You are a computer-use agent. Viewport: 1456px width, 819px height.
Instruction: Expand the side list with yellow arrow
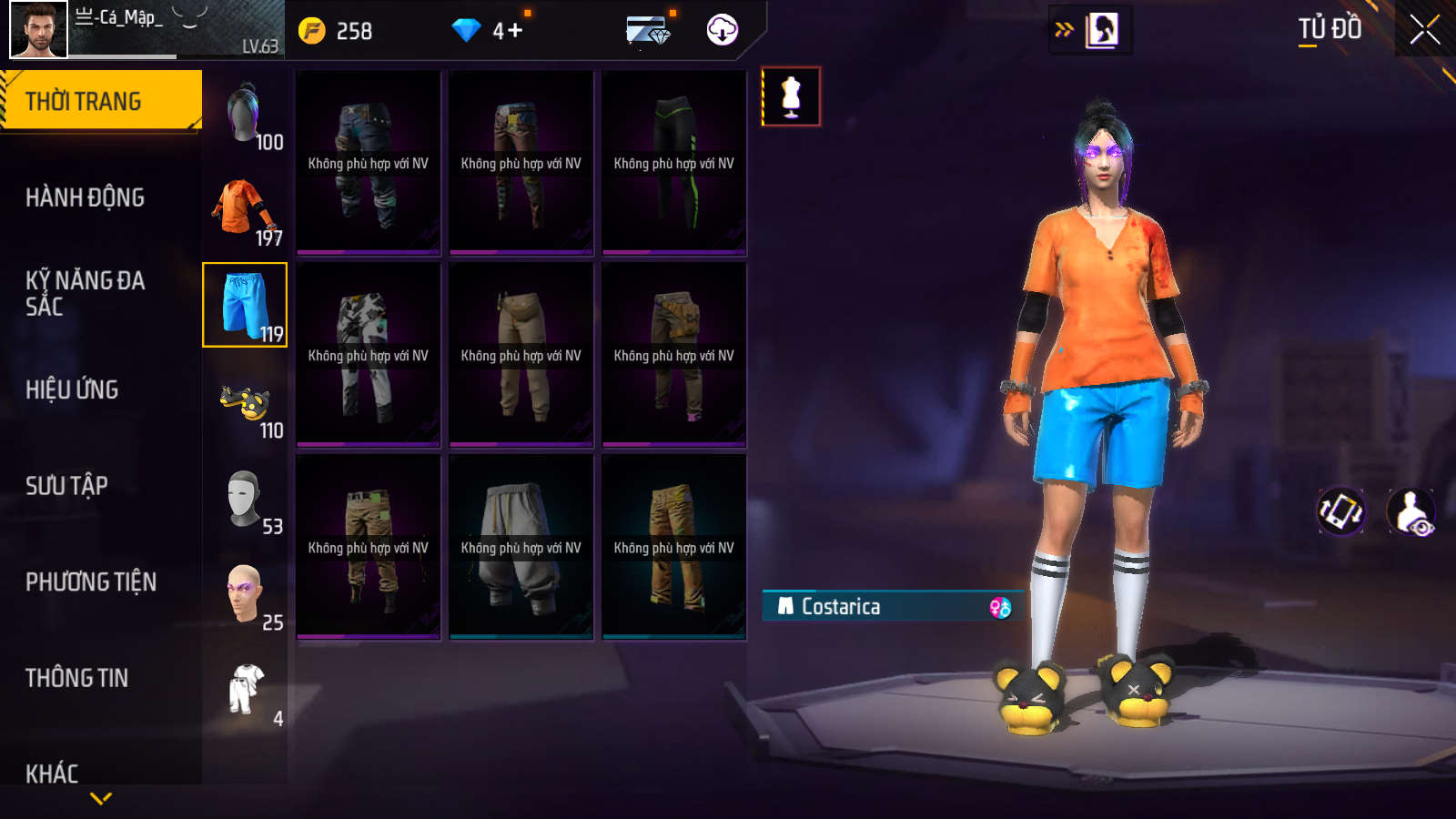(x=1064, y=30)
